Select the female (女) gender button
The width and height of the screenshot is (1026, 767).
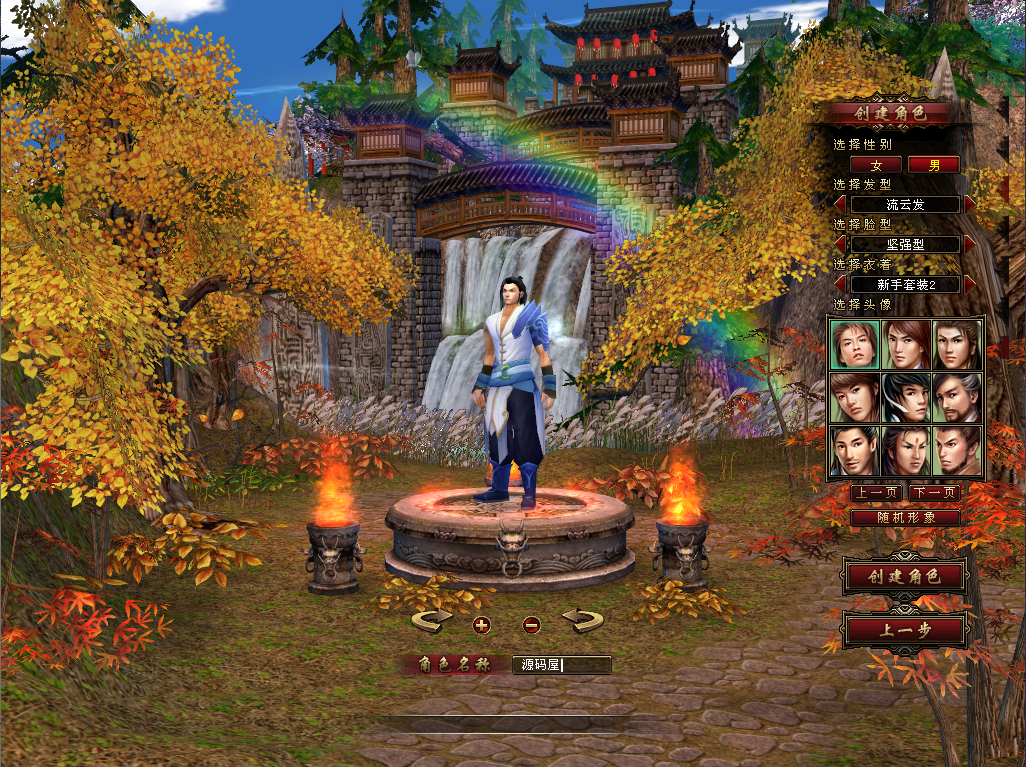pos(876,164)
